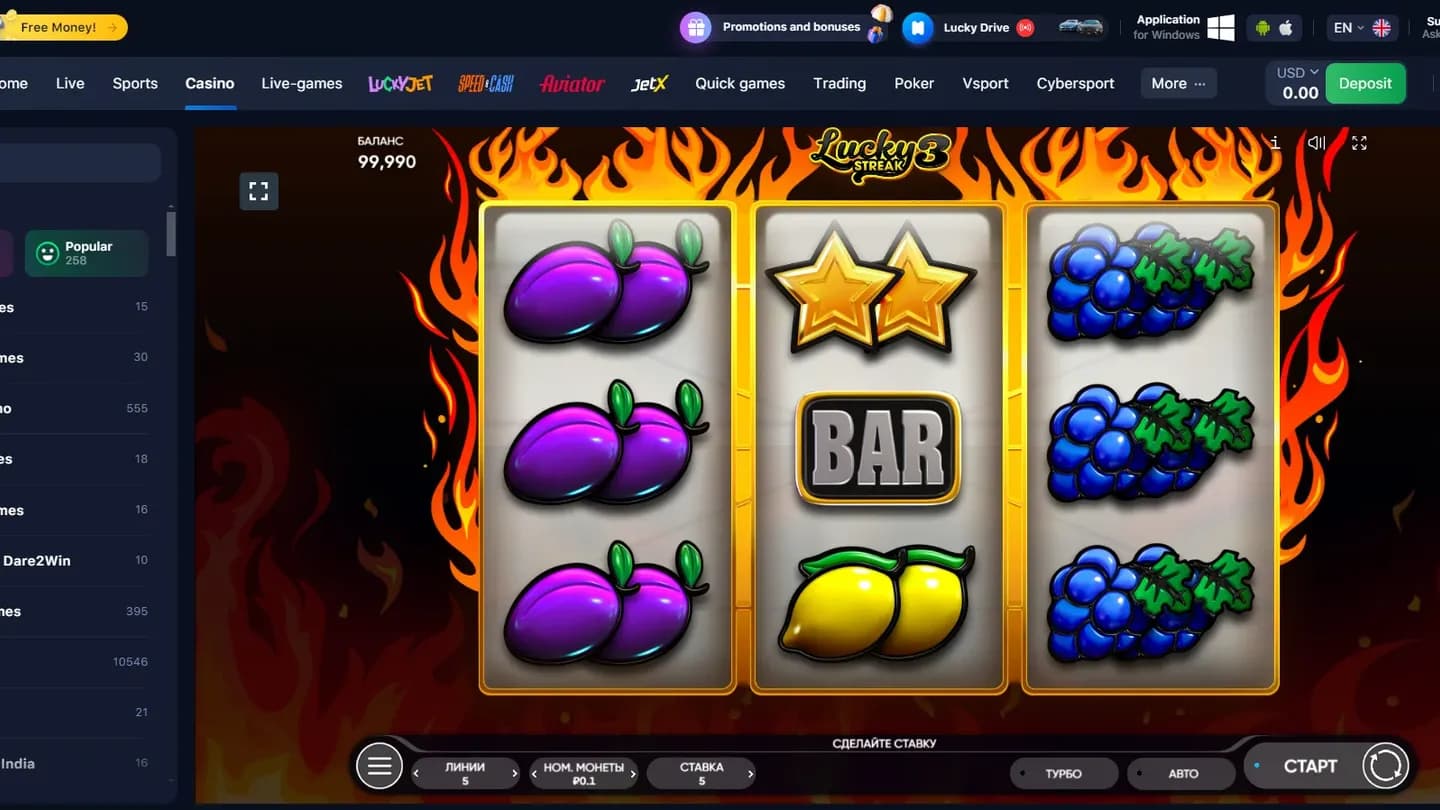Open the in-game hamburger menu
Screen dimensions: 1440x810
click(x=379, y=765)
